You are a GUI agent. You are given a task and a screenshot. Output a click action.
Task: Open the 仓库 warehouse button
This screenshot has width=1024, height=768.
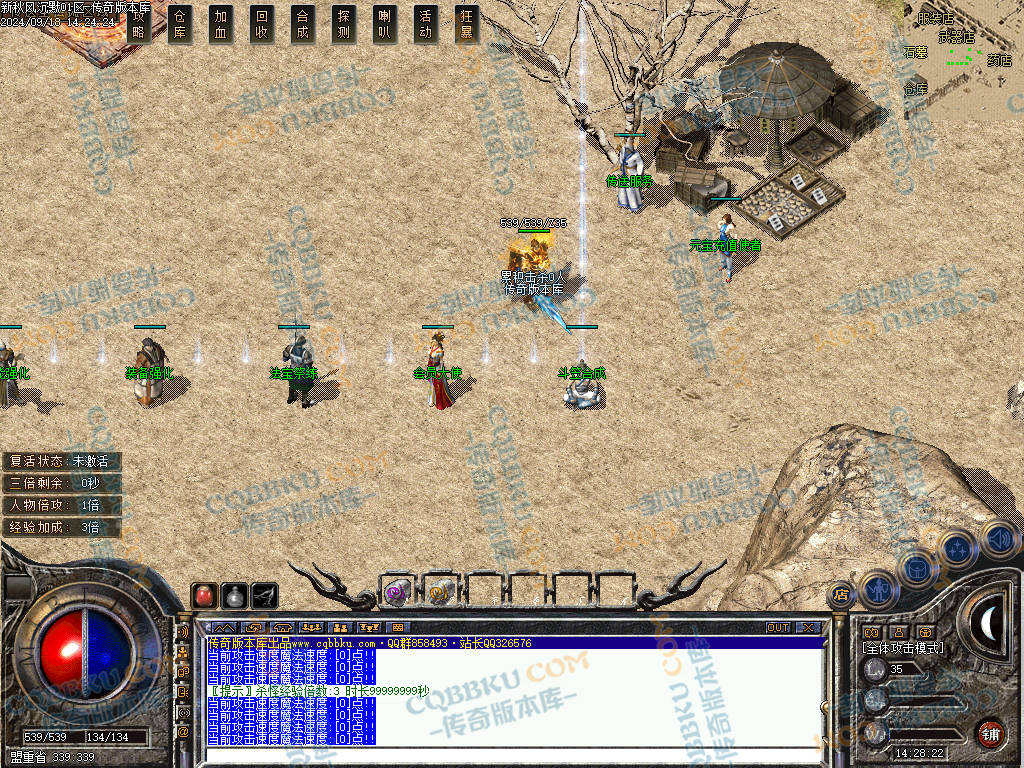(180, 23)
